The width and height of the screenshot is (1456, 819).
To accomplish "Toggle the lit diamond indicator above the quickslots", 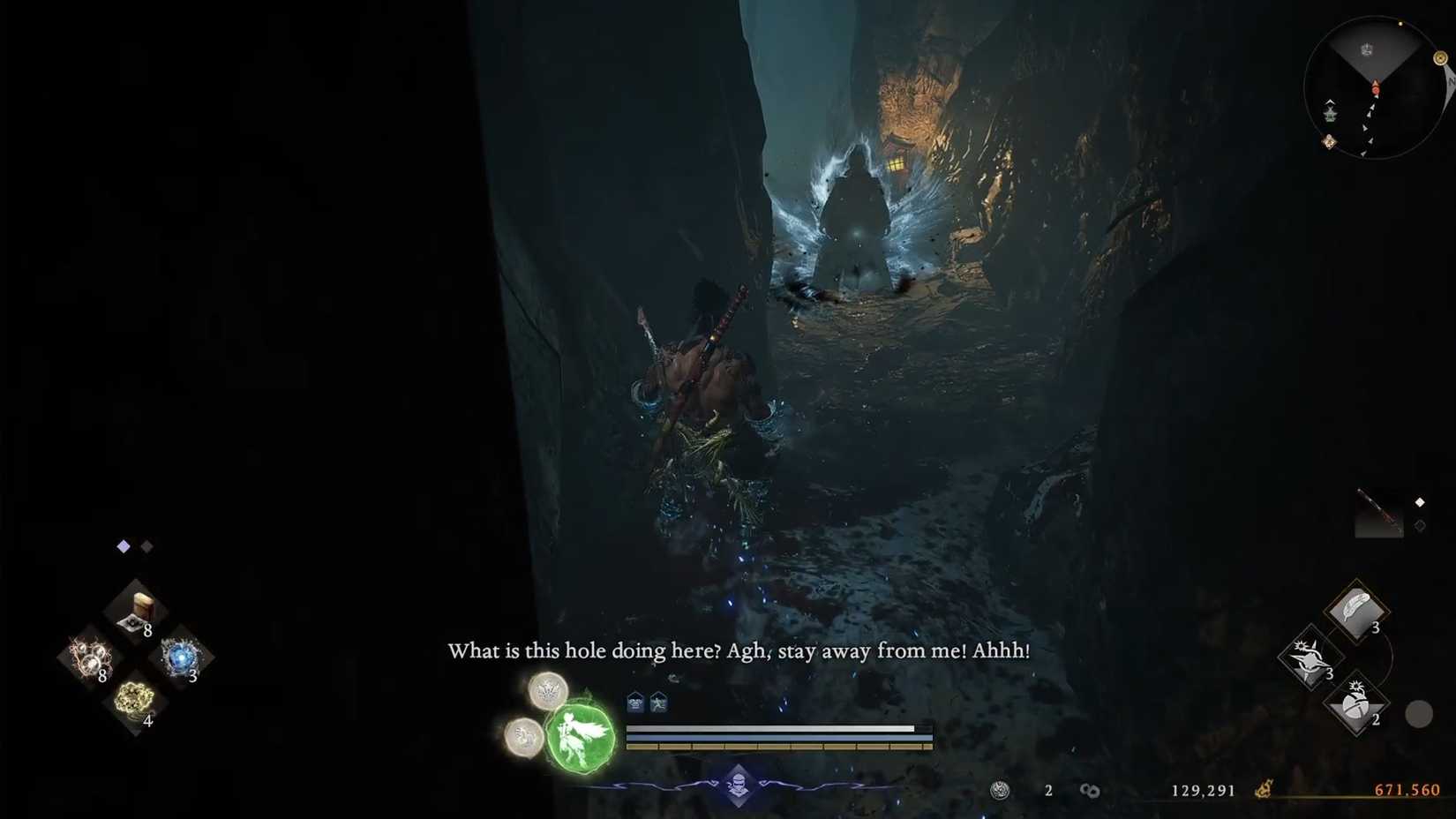I will click(124, 546).
